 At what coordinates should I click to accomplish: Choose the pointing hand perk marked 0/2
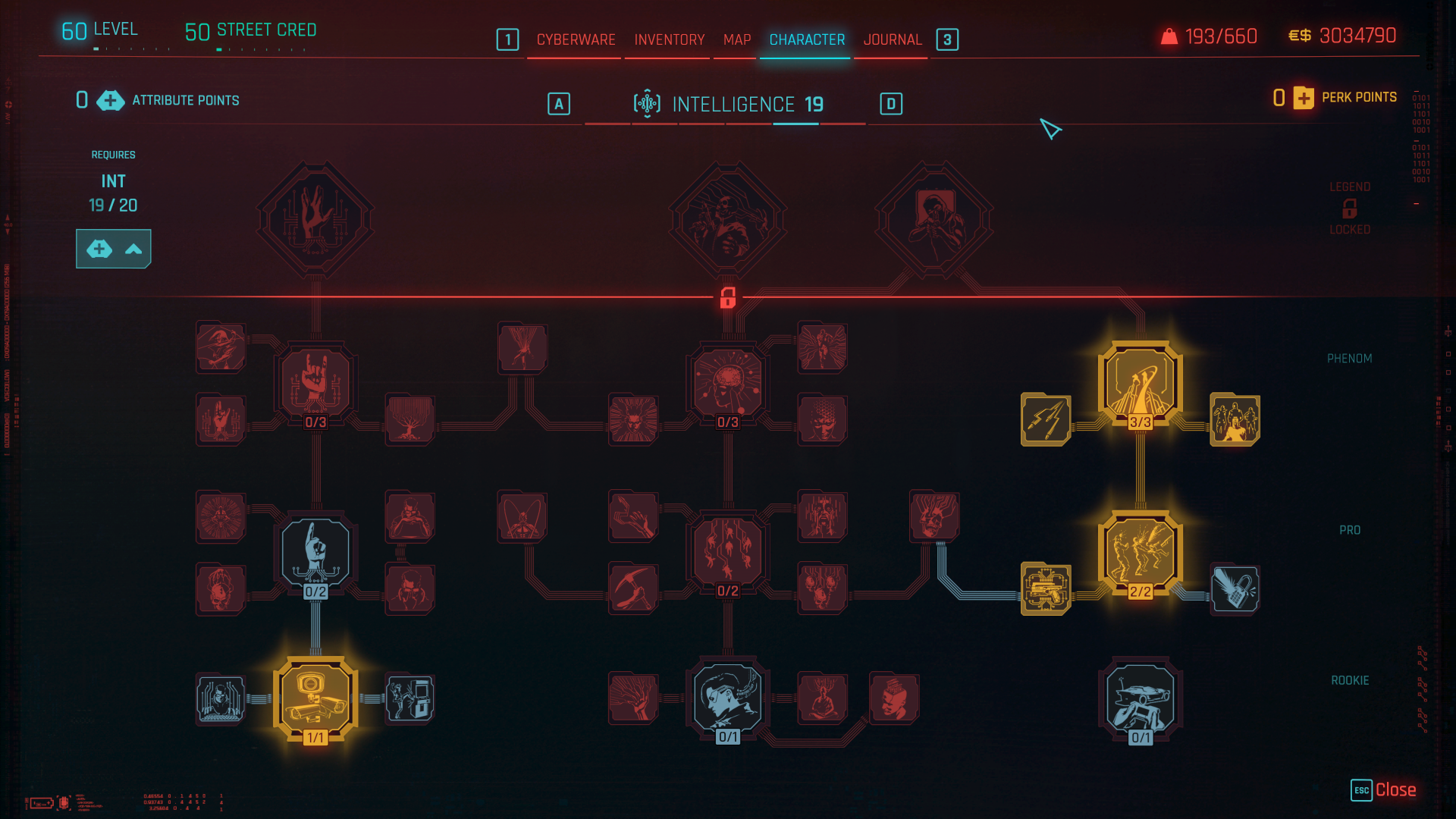pyautogui.click(x=315, y=553)
